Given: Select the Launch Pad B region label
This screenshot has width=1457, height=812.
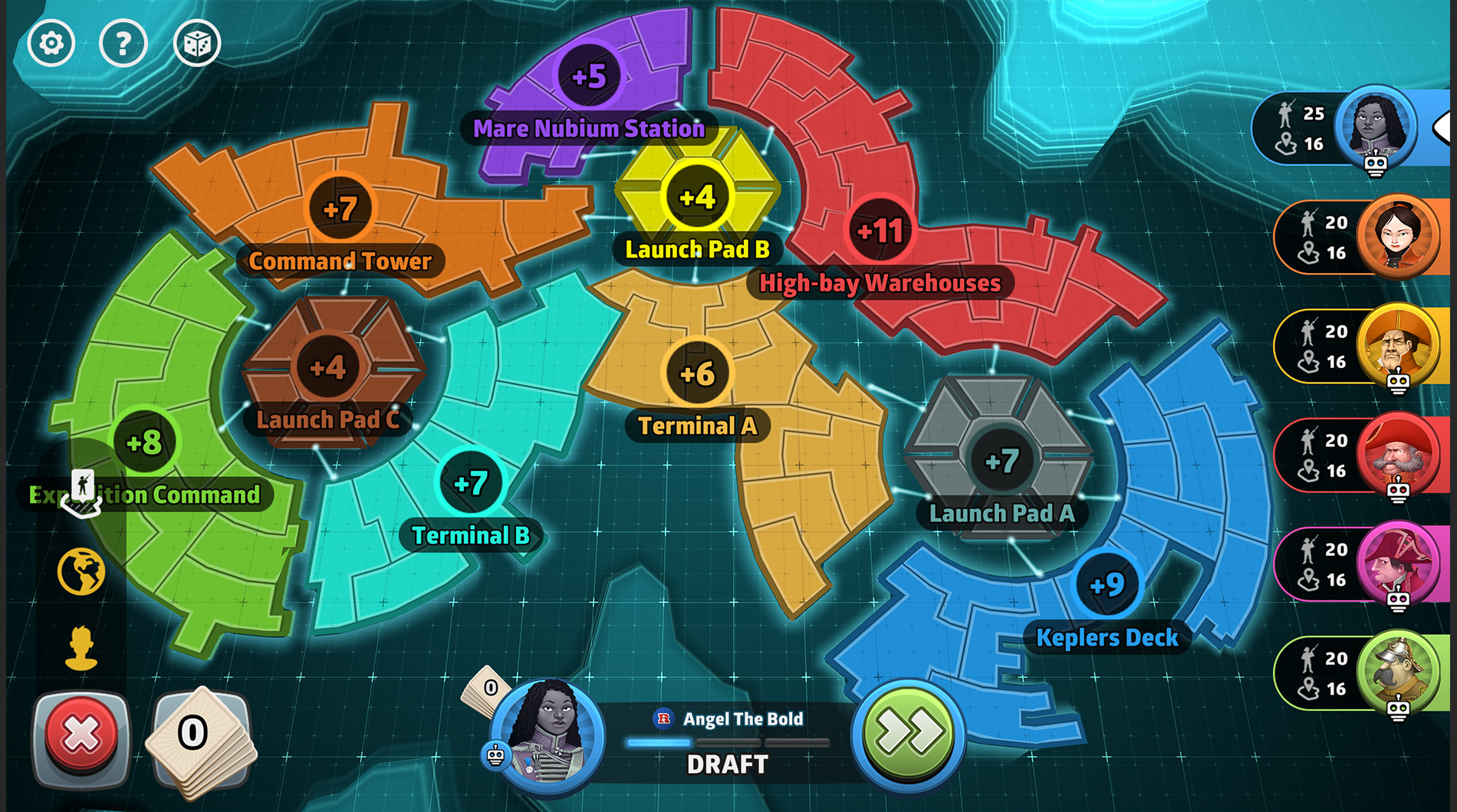Looking at the screenshot, I should [695, 248].
